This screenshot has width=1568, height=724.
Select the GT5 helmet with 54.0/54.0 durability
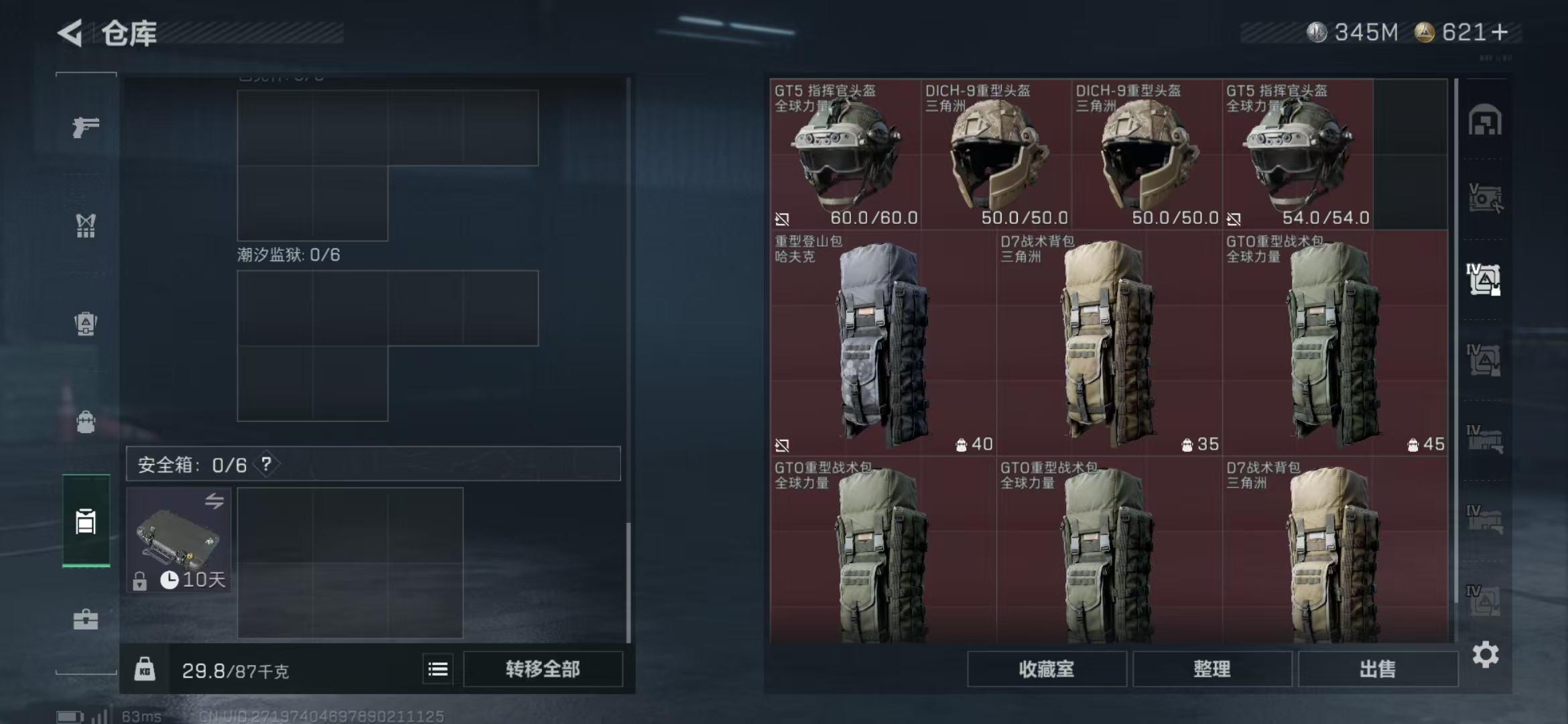(x=1297, y=154)
